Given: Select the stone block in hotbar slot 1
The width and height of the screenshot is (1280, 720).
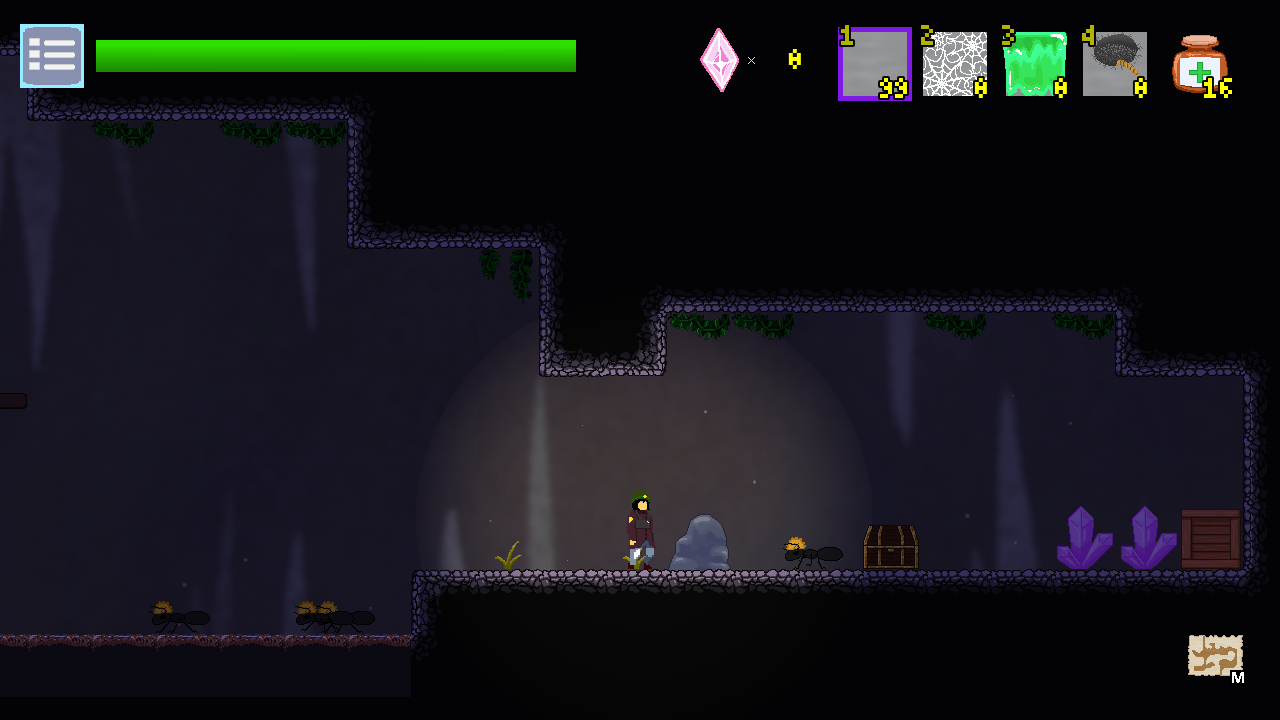Looking at the screenshot, I should tap(874, 64).
